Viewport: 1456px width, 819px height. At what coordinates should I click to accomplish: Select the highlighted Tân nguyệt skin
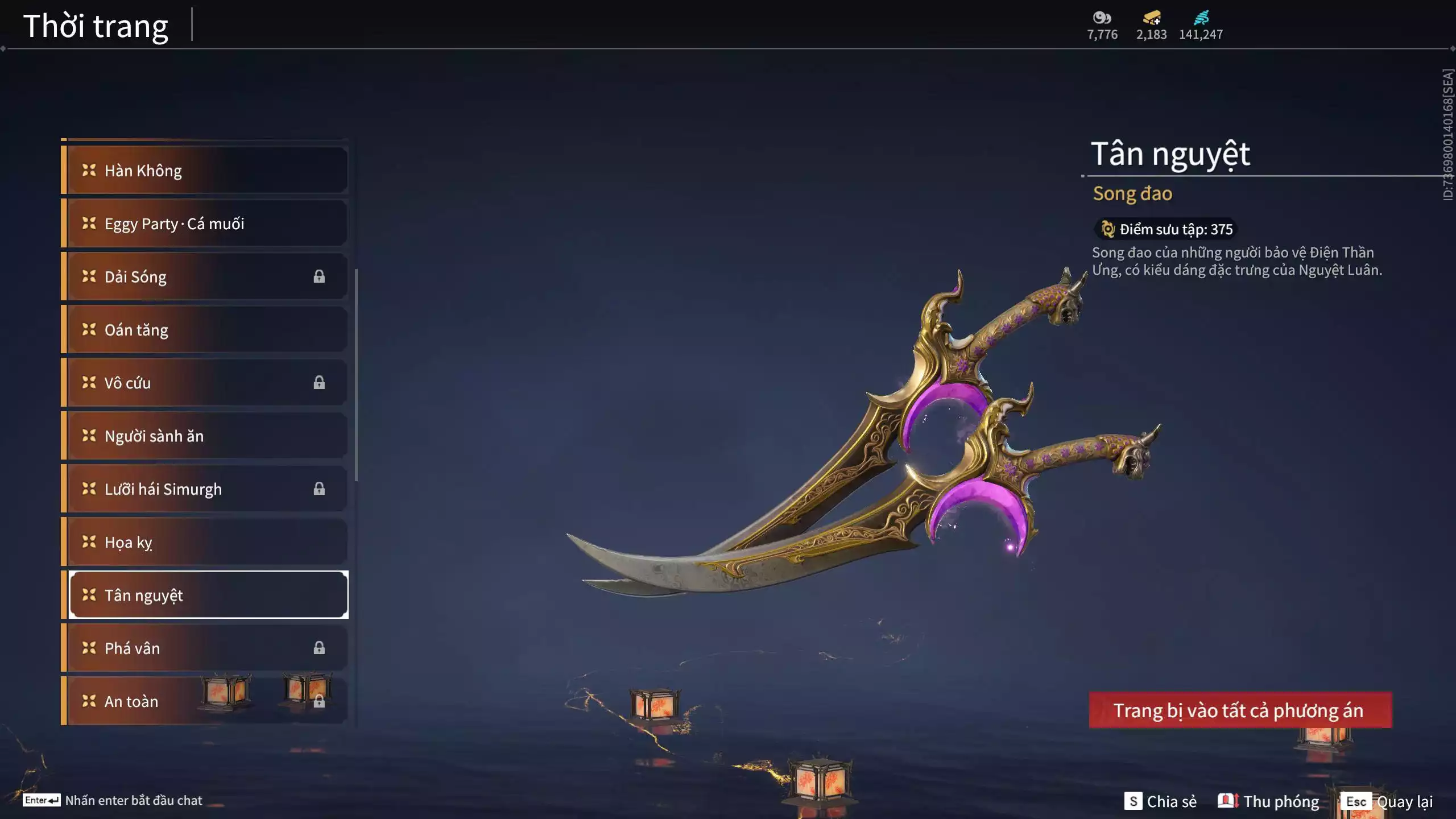point(208,595)
